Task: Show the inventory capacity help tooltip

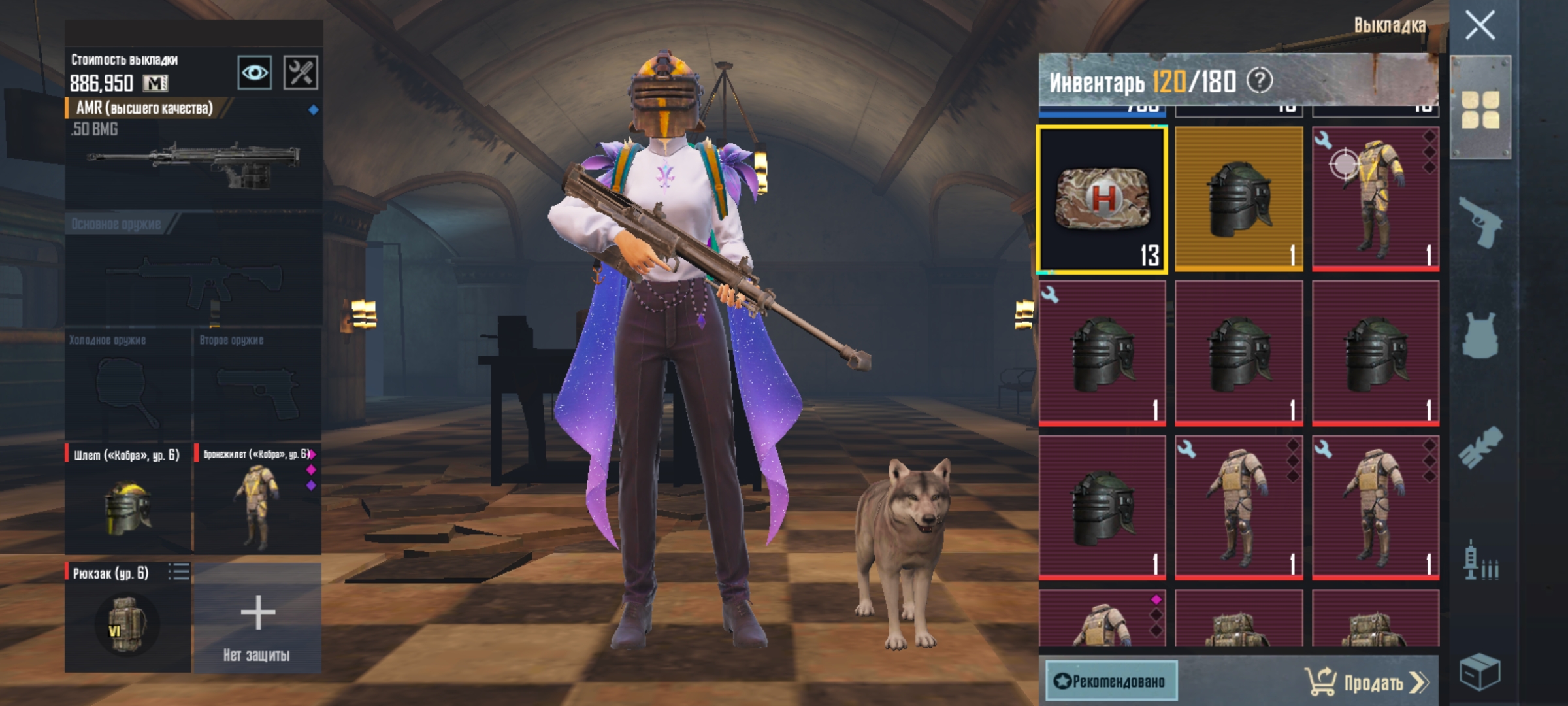Action: (x=1260, y=81)
